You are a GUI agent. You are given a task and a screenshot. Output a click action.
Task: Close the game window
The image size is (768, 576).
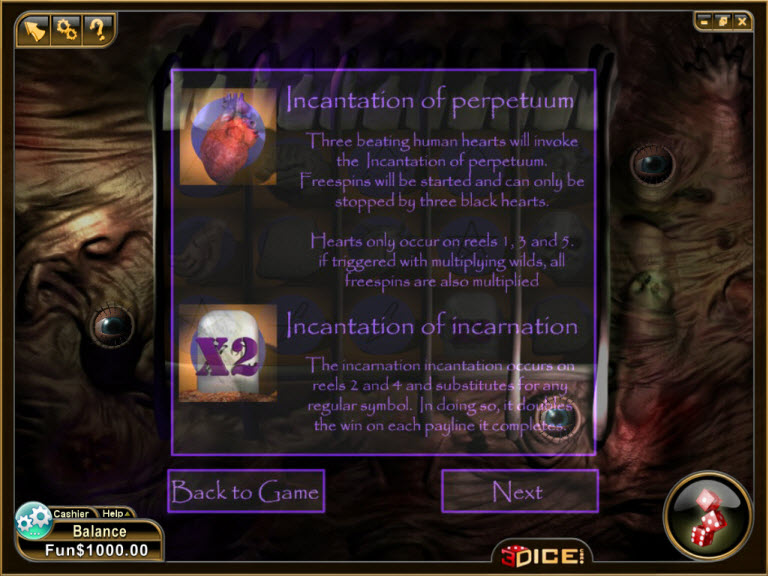pos(741,20)
